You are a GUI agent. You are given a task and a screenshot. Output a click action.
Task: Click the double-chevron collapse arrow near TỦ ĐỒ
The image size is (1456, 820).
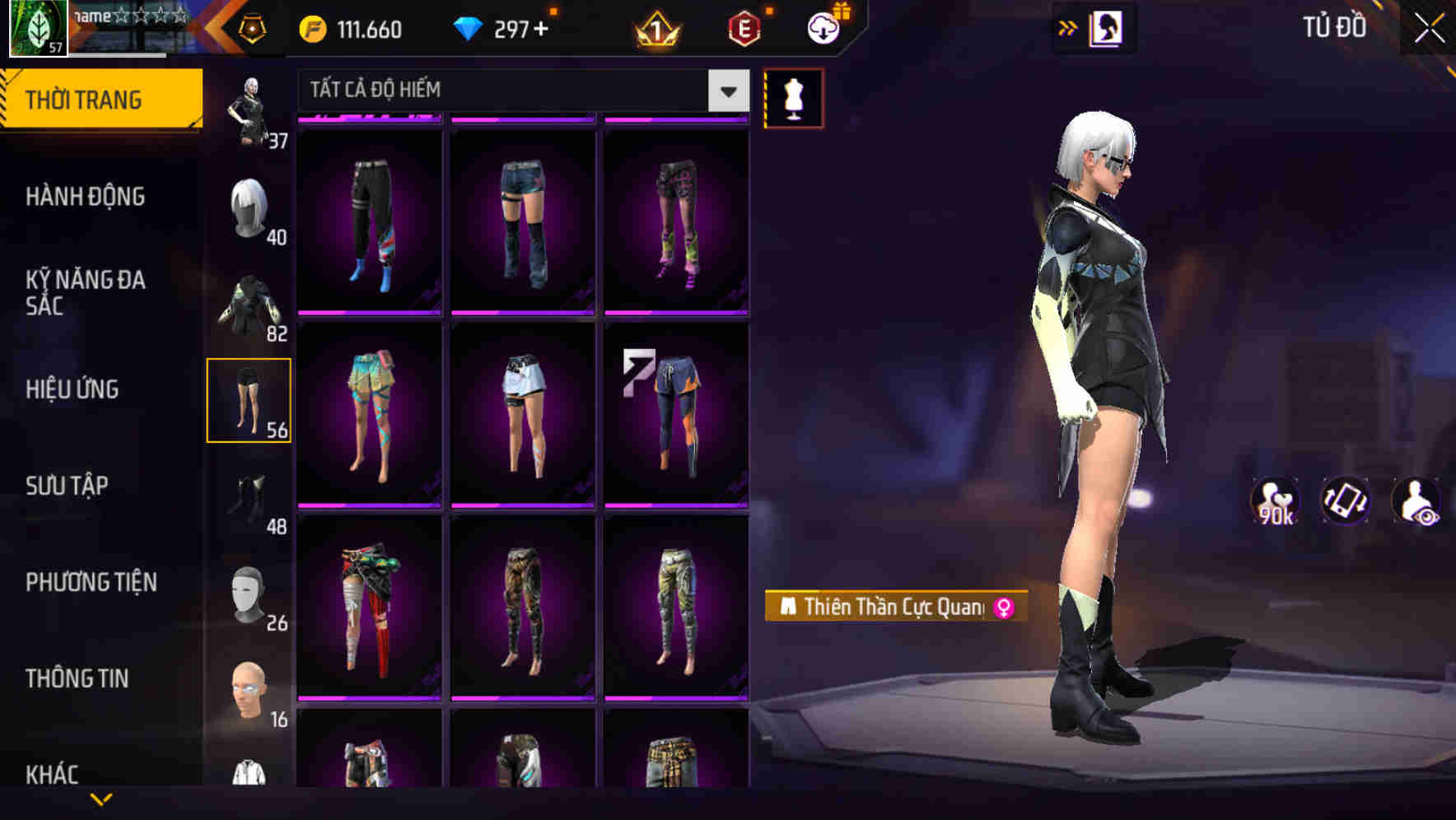(x=1068, y=27)
